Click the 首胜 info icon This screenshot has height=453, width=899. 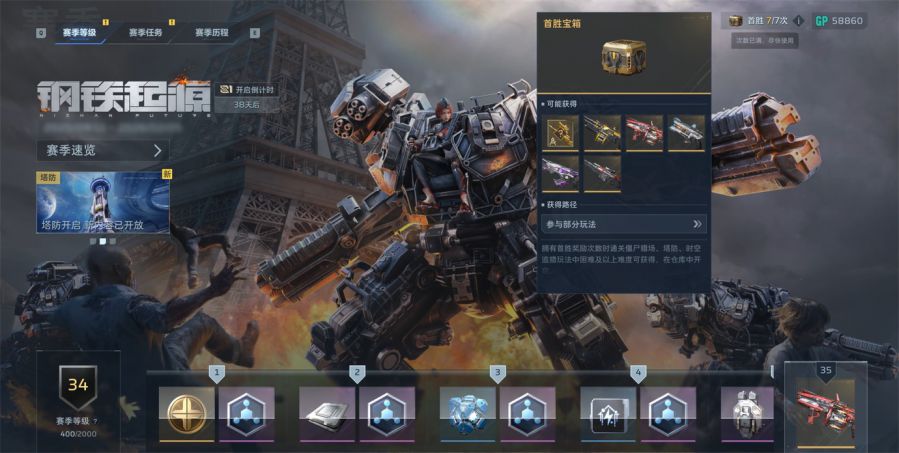(x=799, y=20)
